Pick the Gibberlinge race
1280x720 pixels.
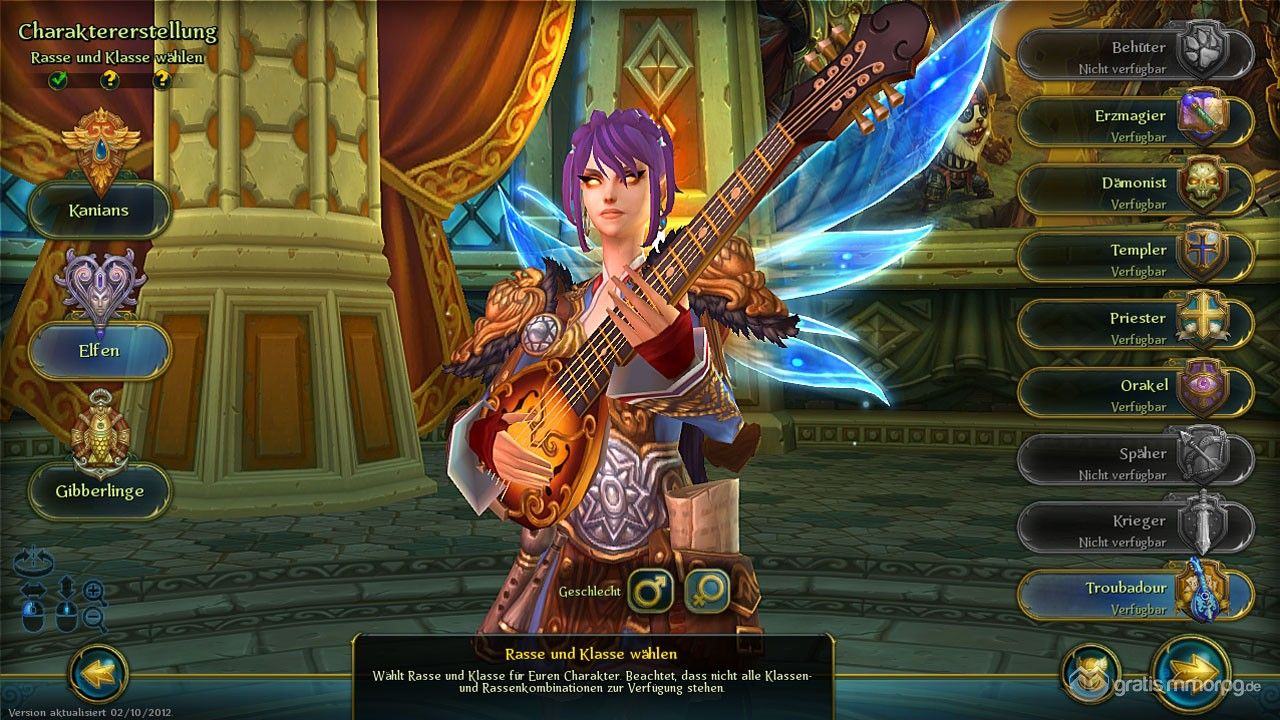(x=99, y=491)
